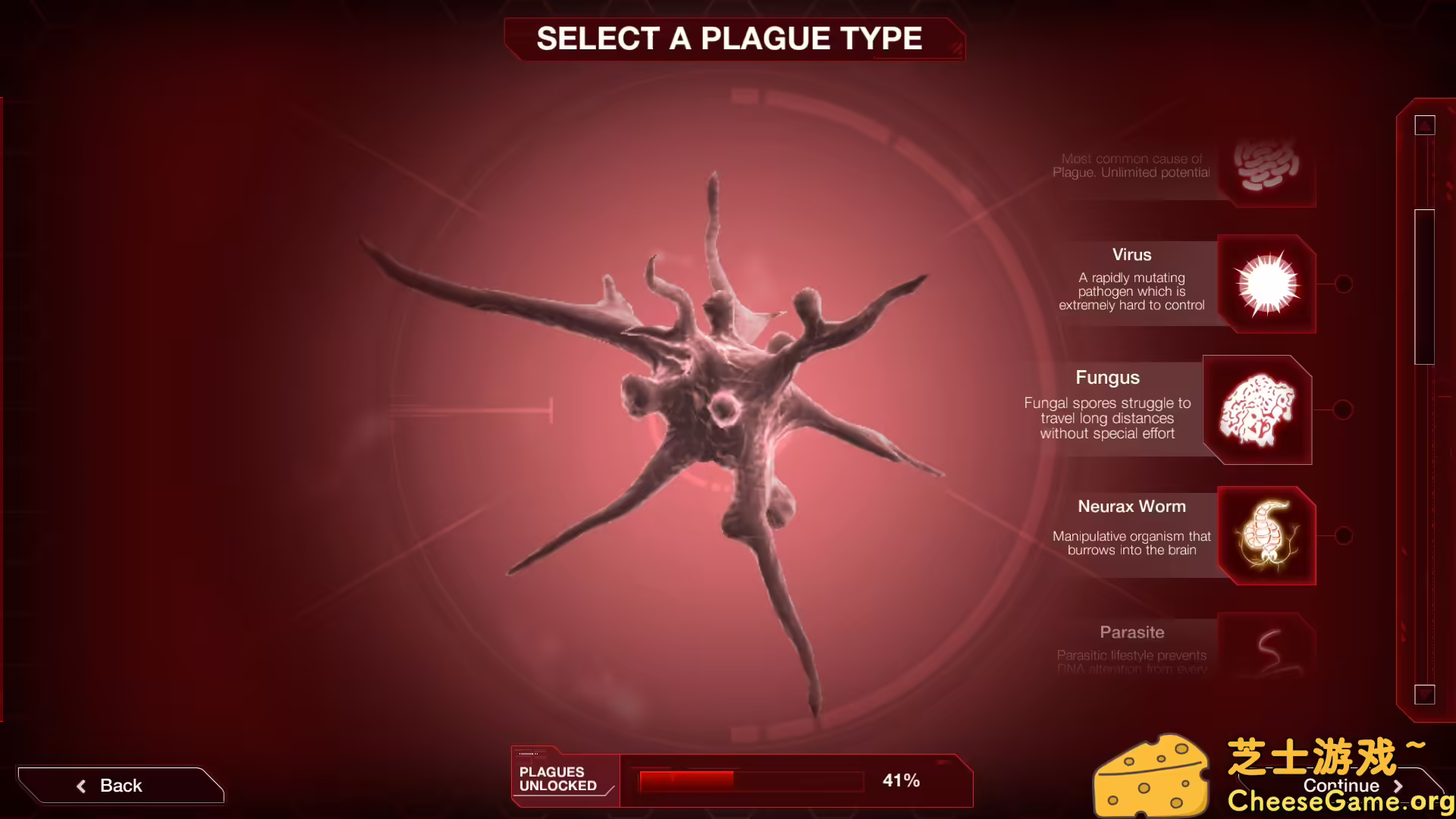Click the Fungus brain-shaped icon
Viewport: 1456px width, 819px height.
click(x=1257, y=408)
